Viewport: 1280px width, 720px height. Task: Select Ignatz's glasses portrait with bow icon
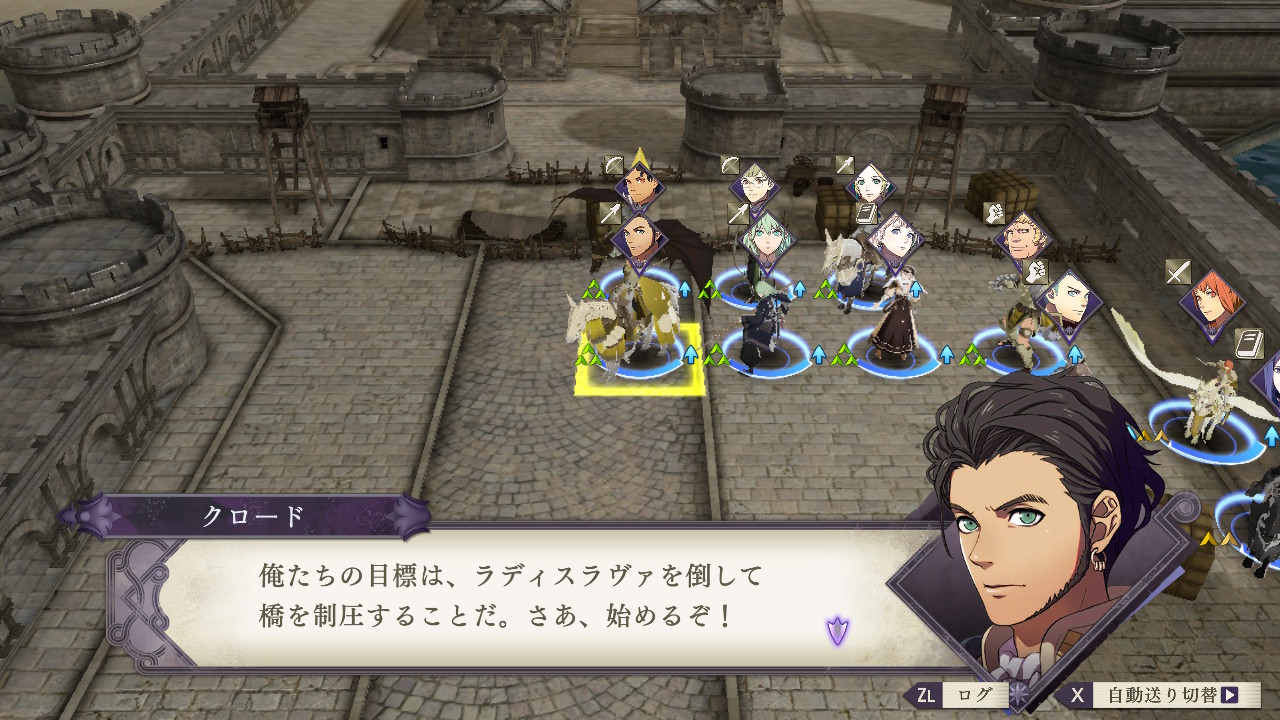tap(754, 187)
